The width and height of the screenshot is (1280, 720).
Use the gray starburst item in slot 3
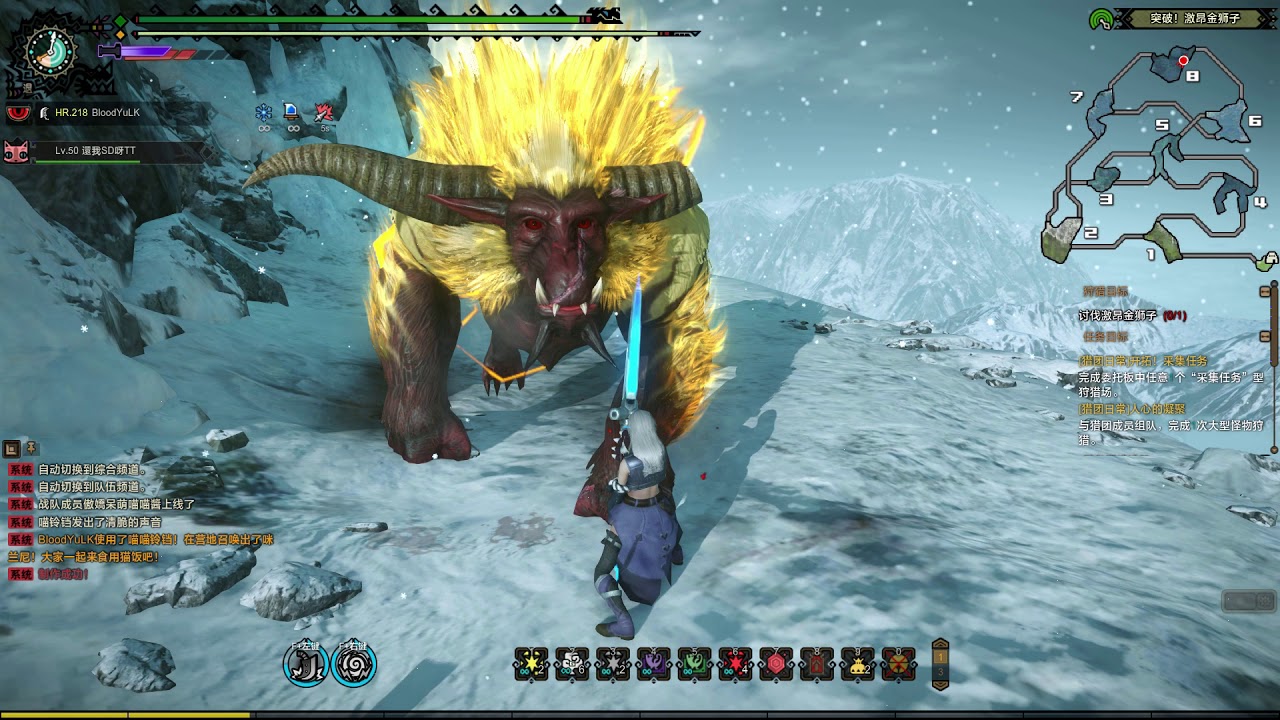point(612,664)
